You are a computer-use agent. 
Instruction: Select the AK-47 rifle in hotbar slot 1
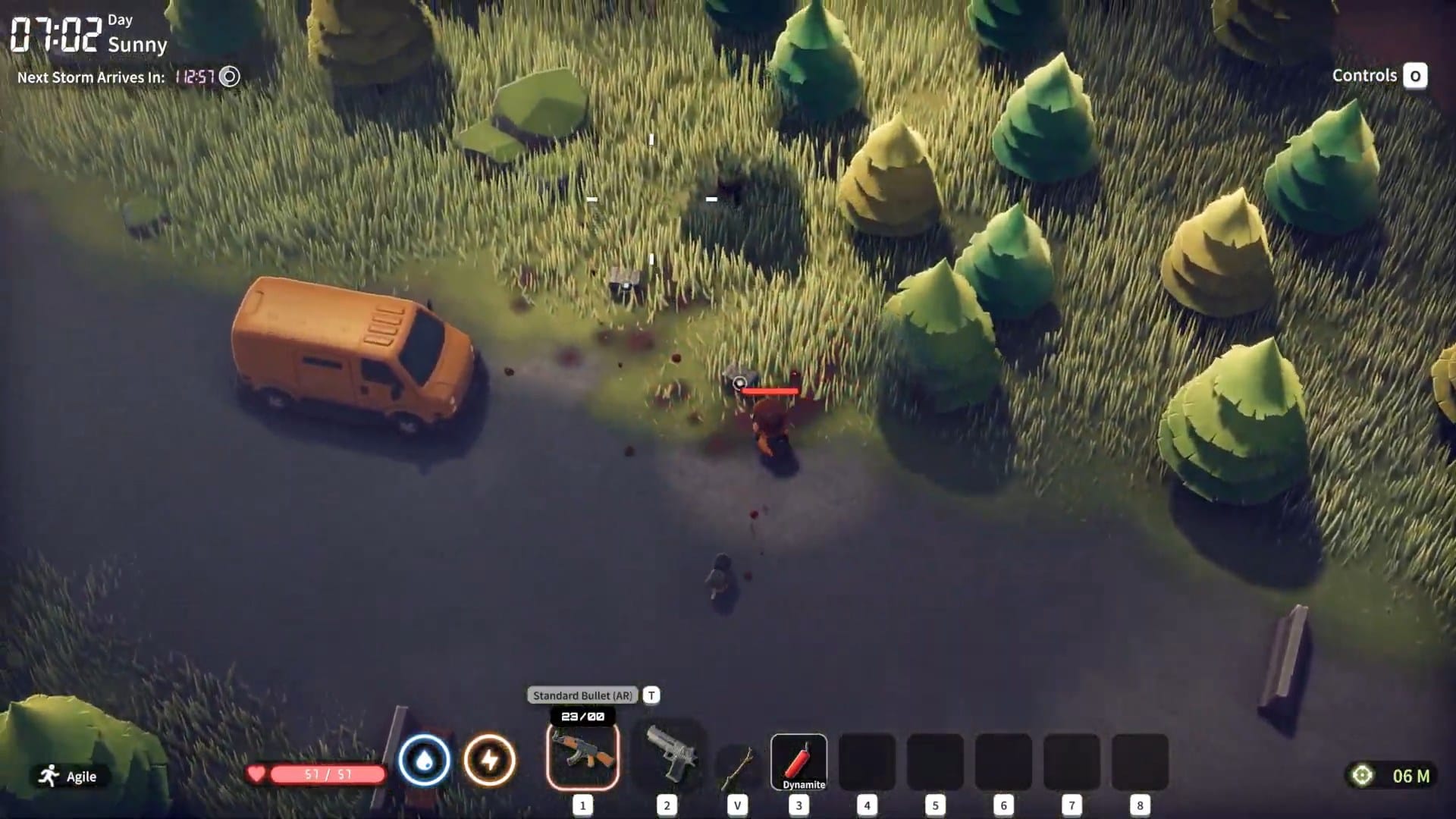[x=582, y=758]
